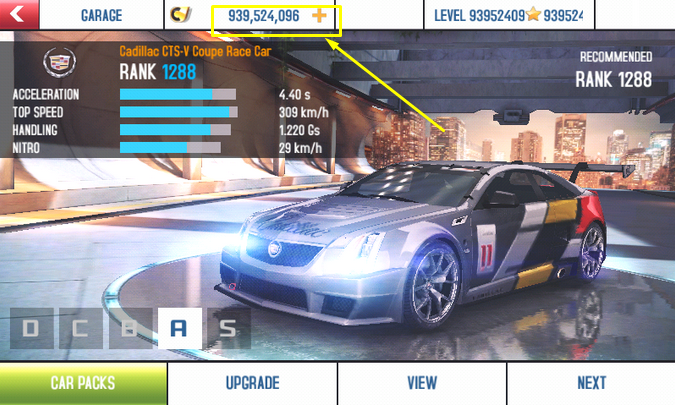Show the Next car

click(591, 383)
